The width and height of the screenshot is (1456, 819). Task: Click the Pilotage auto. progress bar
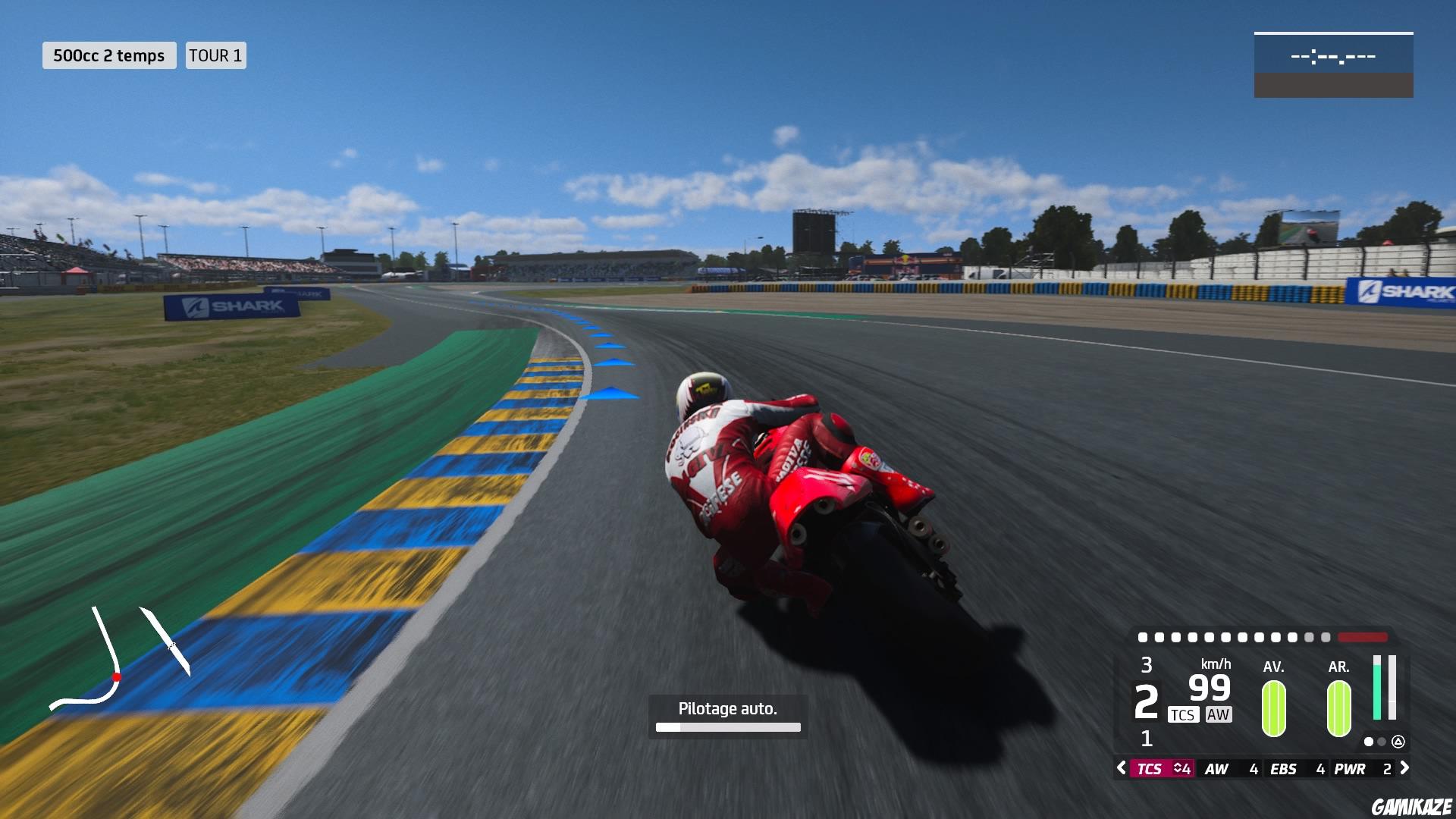coord(727,726)
